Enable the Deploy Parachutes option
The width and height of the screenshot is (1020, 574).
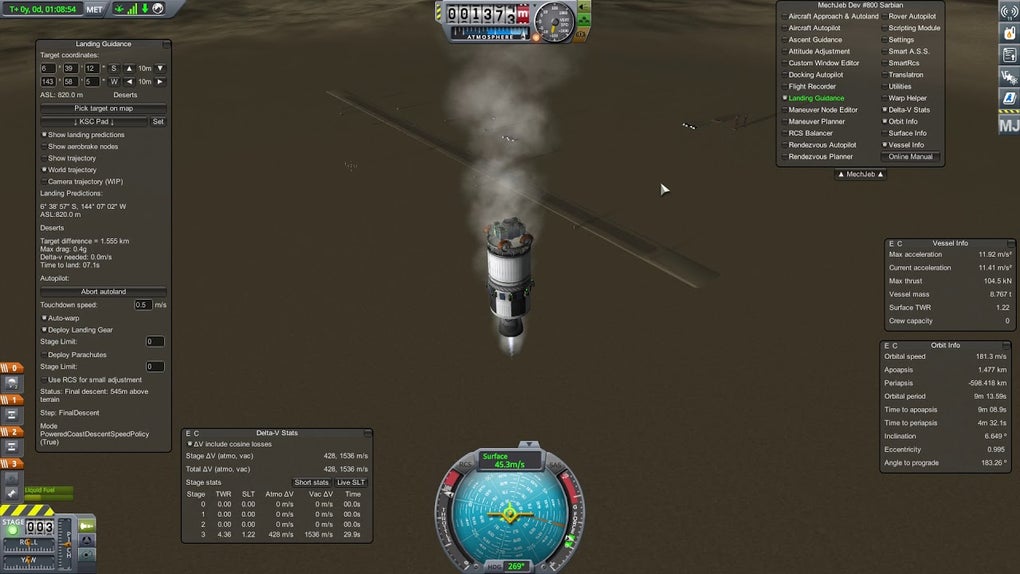click(x=44, y=355)
